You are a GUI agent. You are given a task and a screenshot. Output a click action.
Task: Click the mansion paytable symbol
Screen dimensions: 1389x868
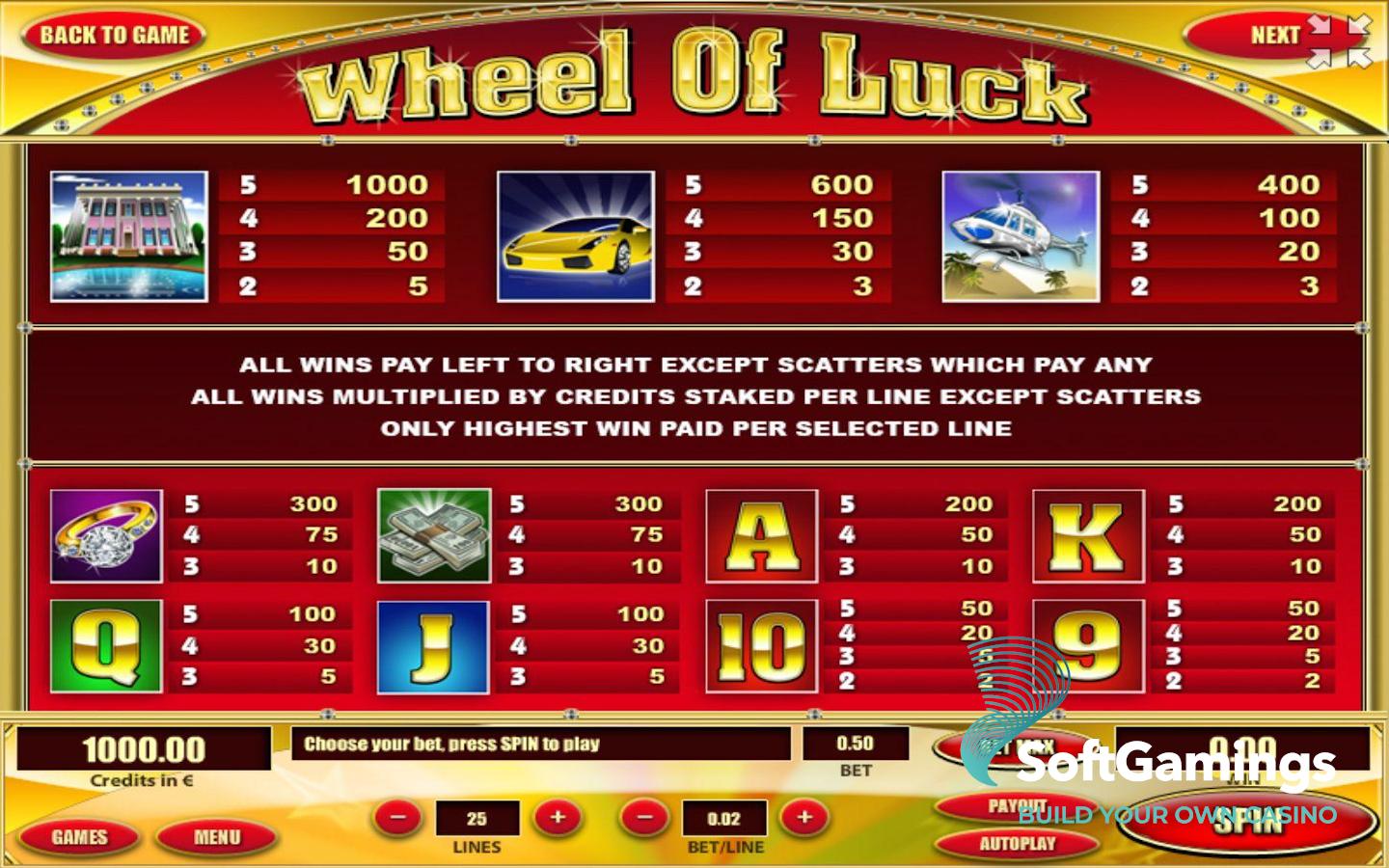(127, 234)
